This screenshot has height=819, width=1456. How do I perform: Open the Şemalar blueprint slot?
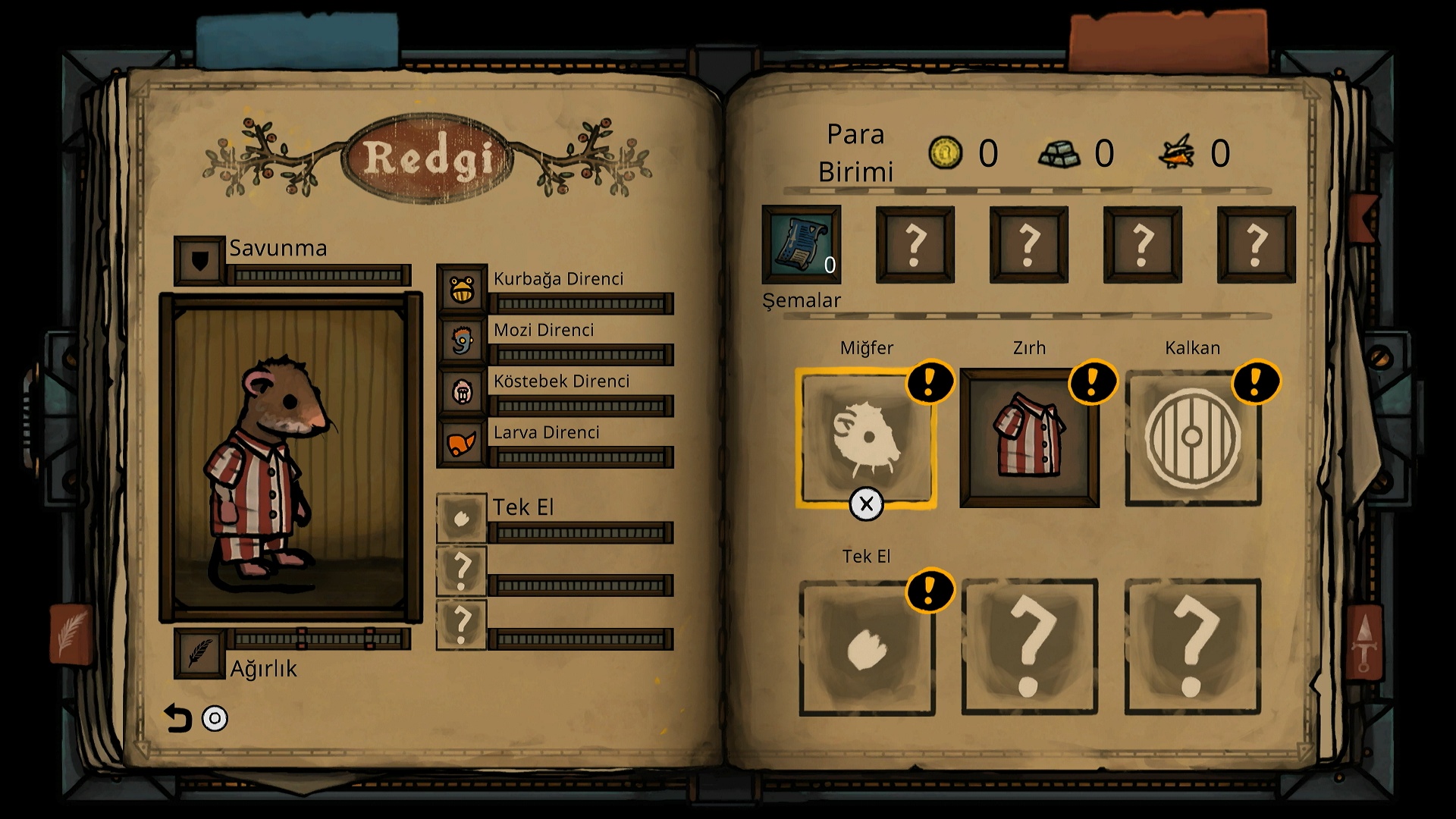click(802, 244)
